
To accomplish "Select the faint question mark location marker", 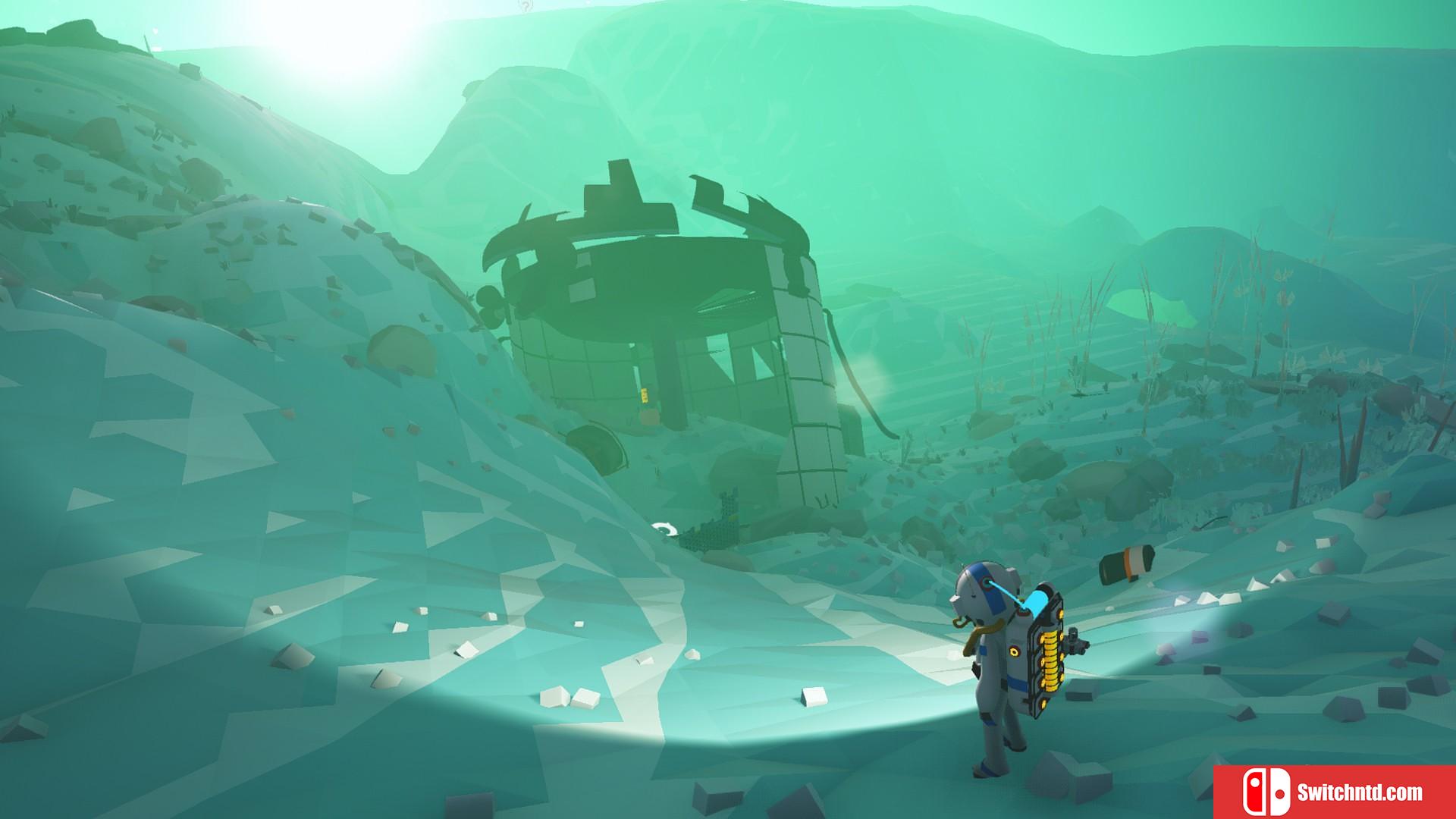I will pyautogui.click(x=526, y=6).
